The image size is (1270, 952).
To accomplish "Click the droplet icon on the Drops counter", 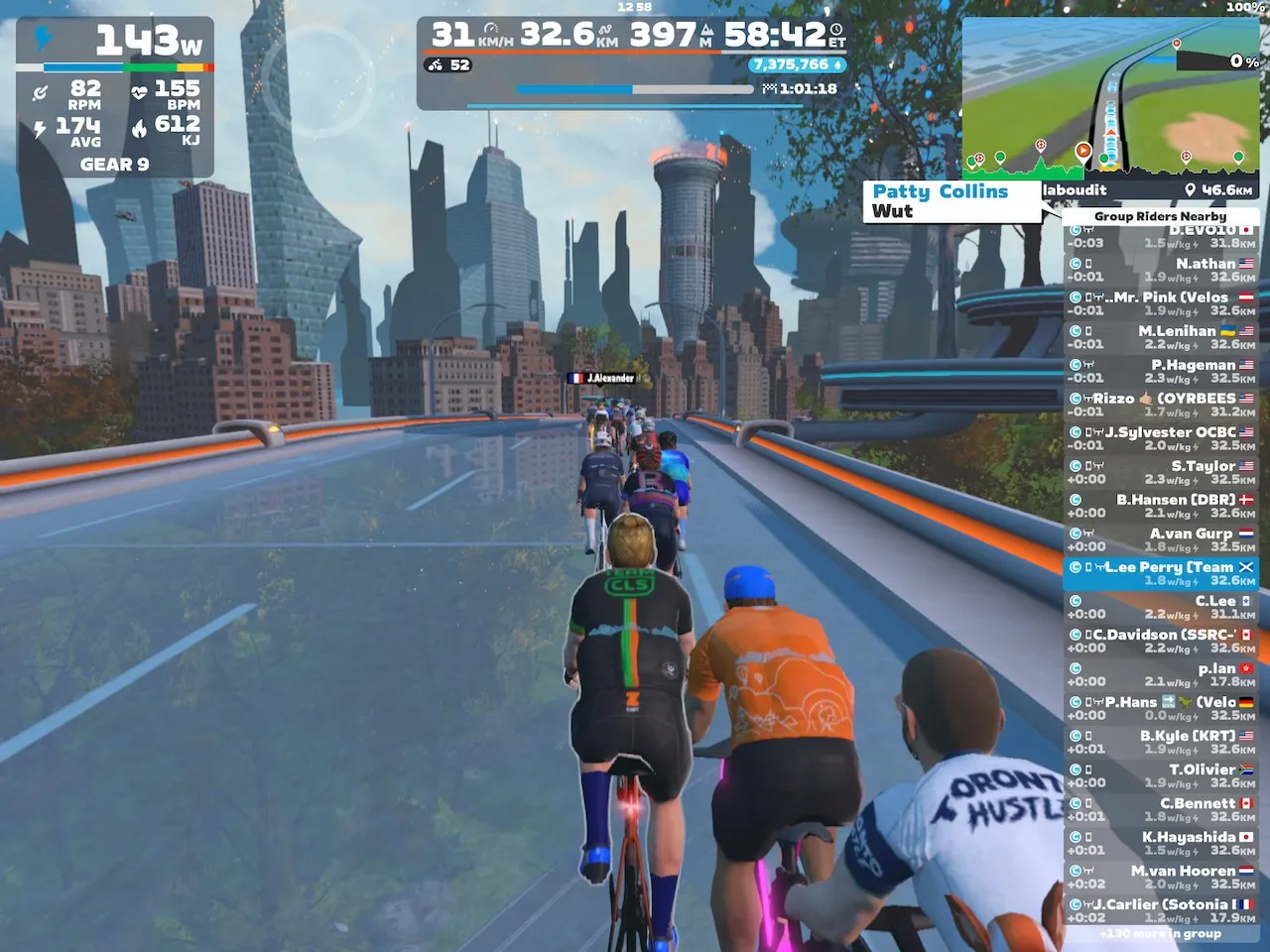I will click(x=839, y=64).
